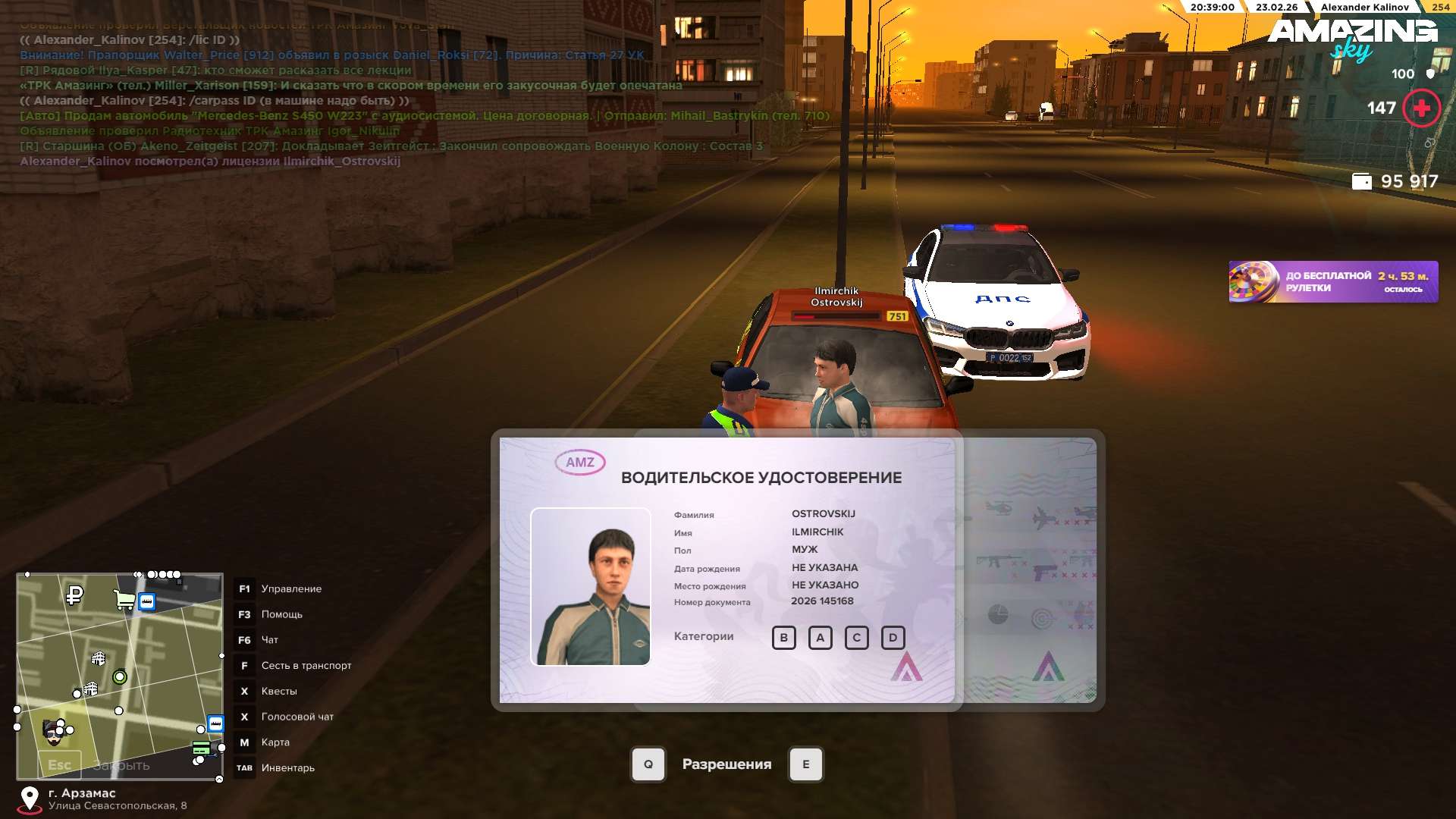The height and width of the screenshot is (819, 1456).
Task: Click the wallet icon near the balance
Action: tap(1362, 182)
